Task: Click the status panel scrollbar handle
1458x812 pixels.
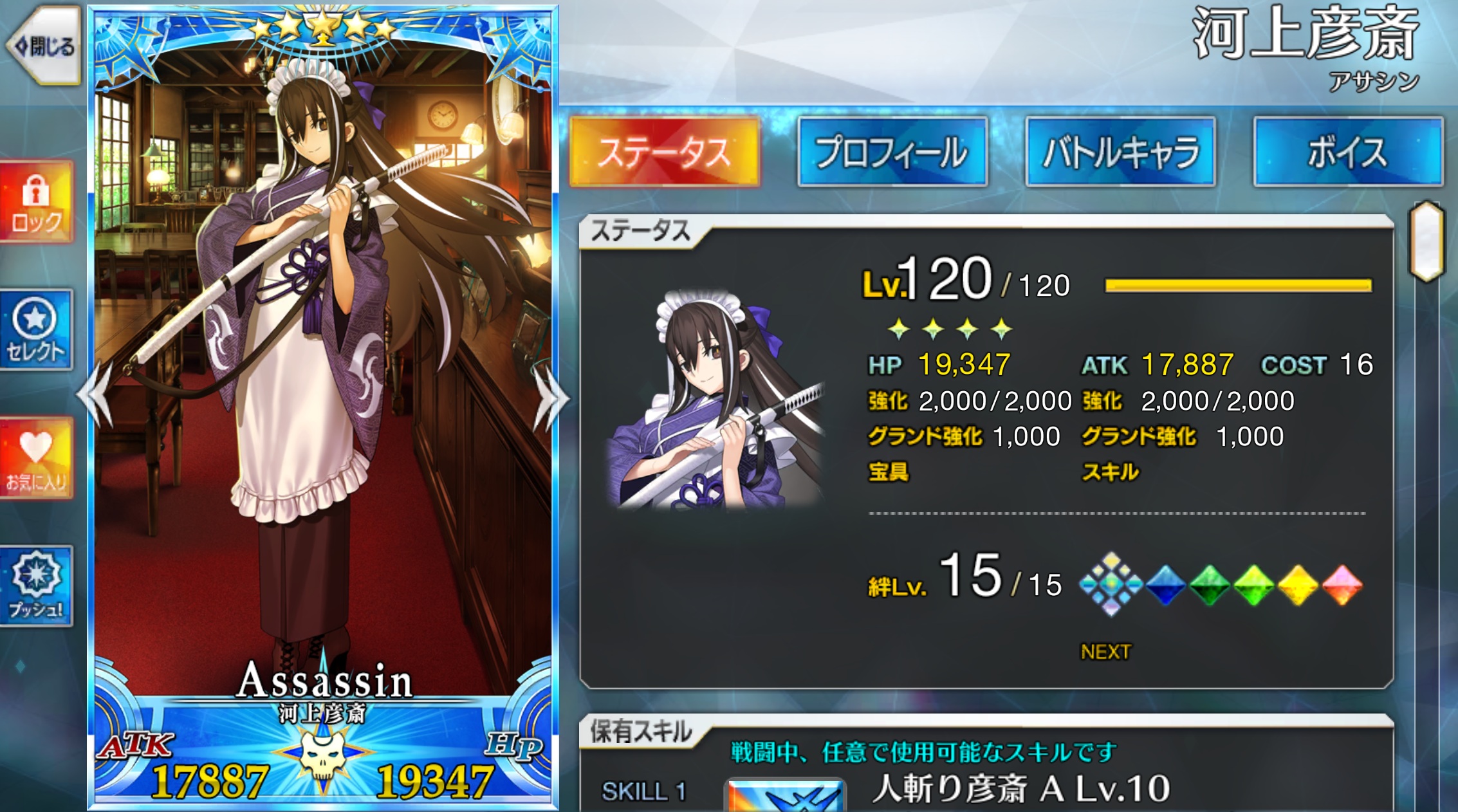Action: 1426,241
